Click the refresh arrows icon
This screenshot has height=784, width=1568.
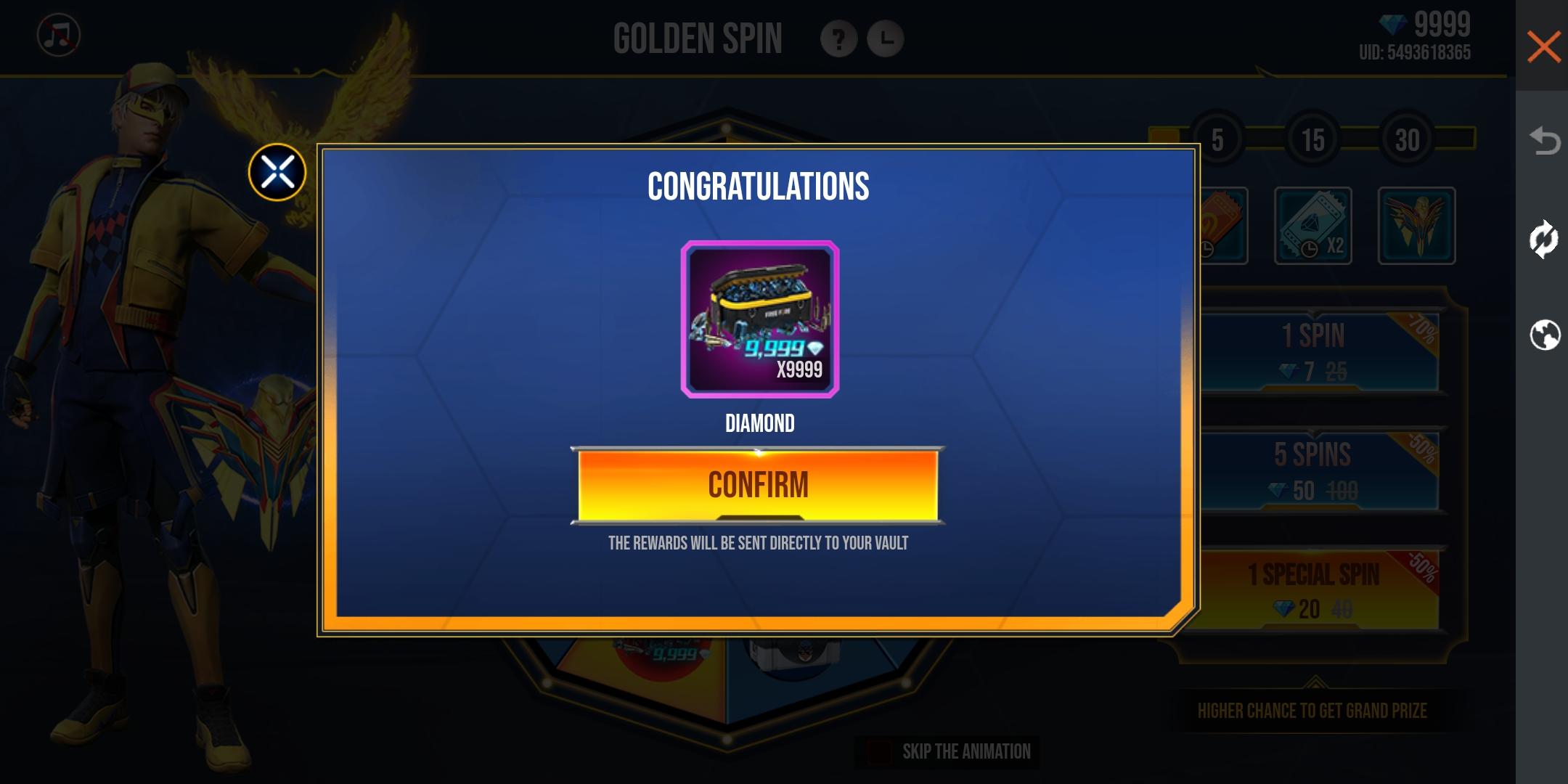[1543, 239]
